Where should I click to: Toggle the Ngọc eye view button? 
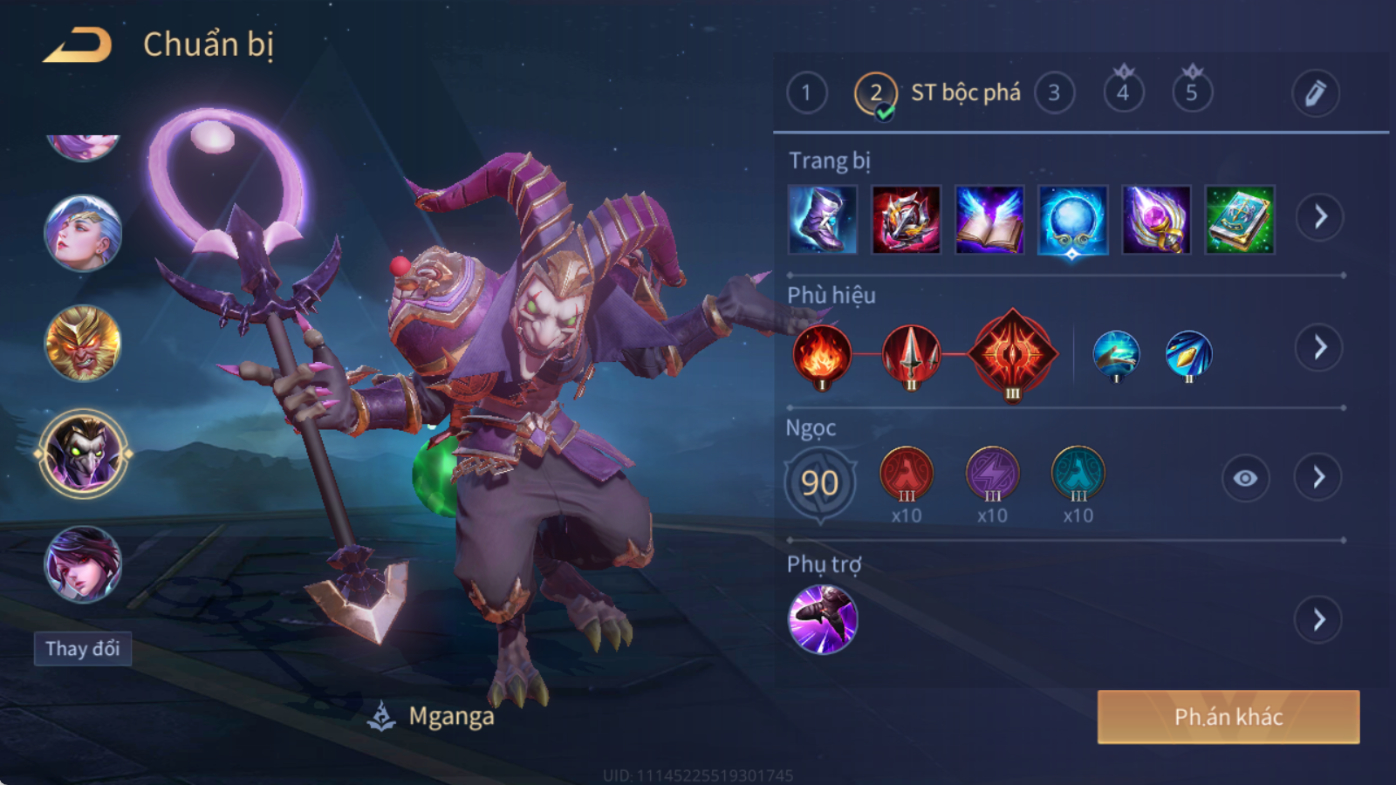[1245, 479]
